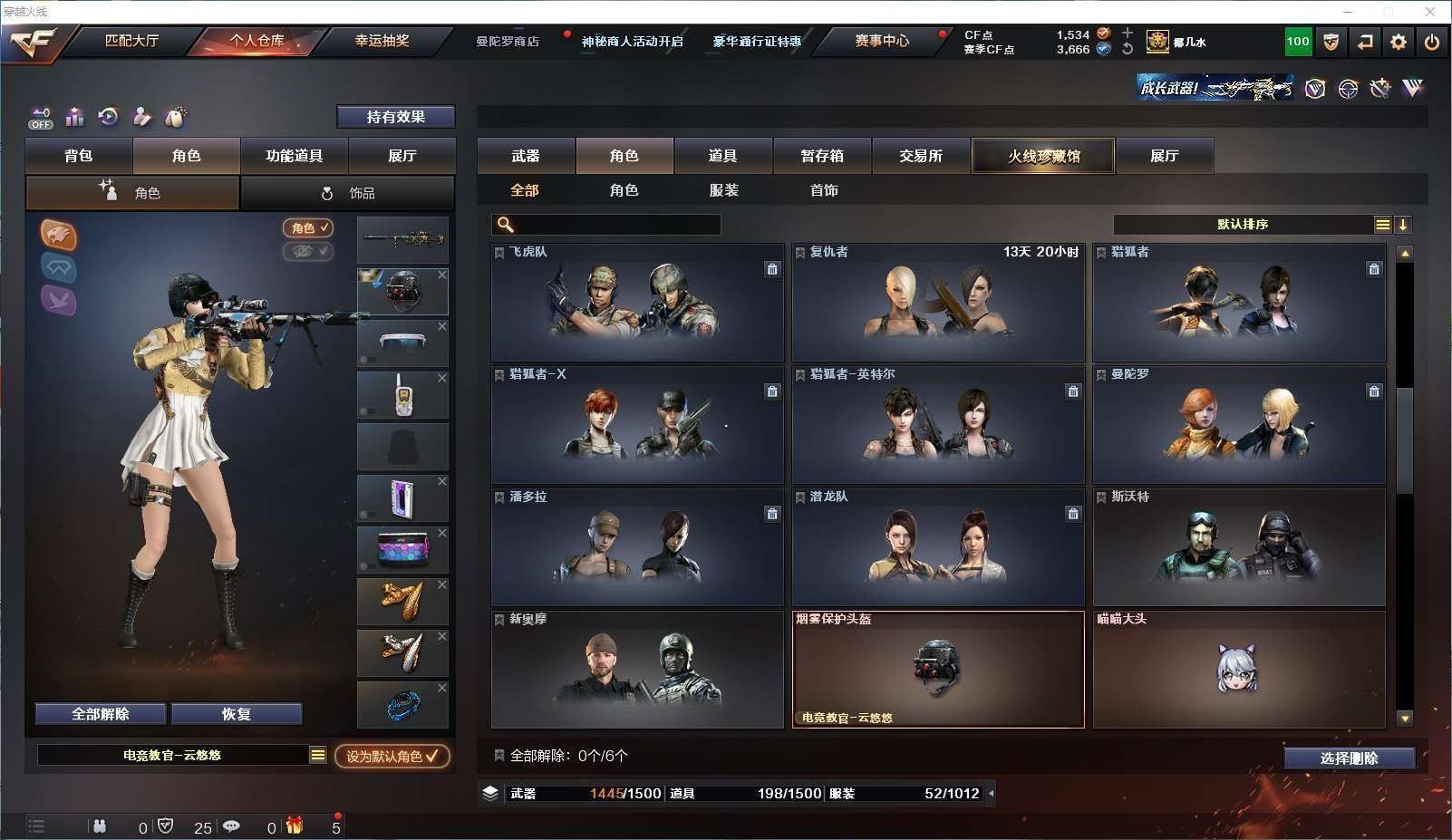
Task: Click 全部解除 to unequip everything
Action: (x=101, y=714)
